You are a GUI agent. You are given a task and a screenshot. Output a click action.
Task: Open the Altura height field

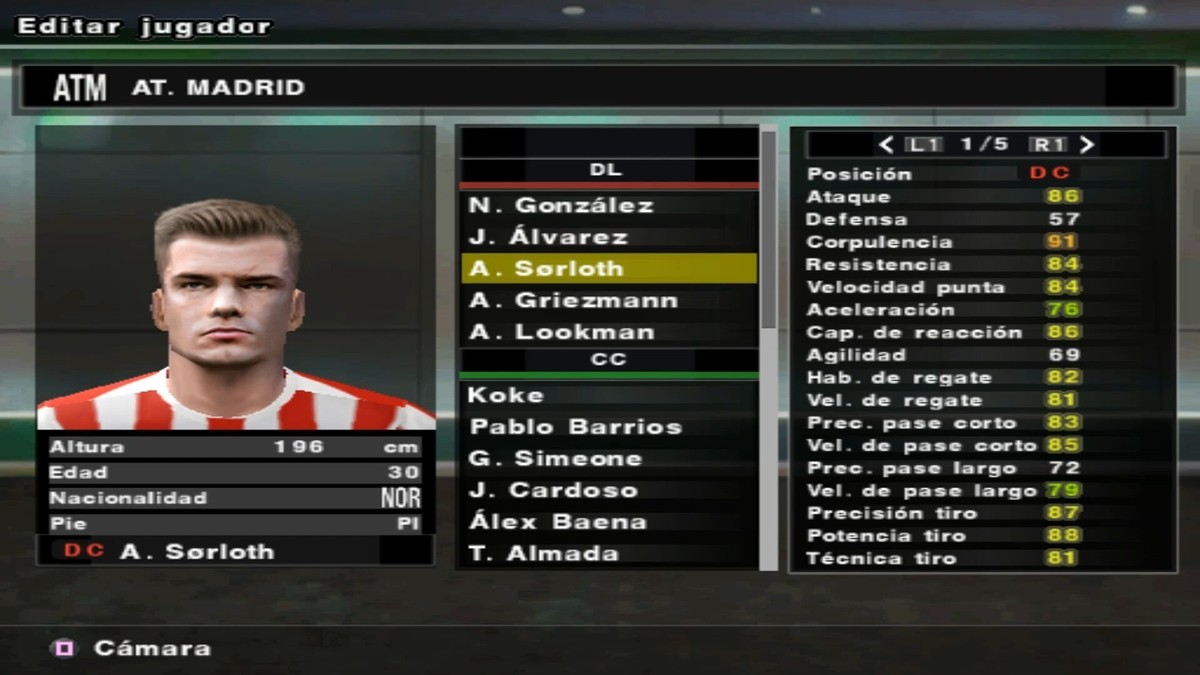(235, 447)
